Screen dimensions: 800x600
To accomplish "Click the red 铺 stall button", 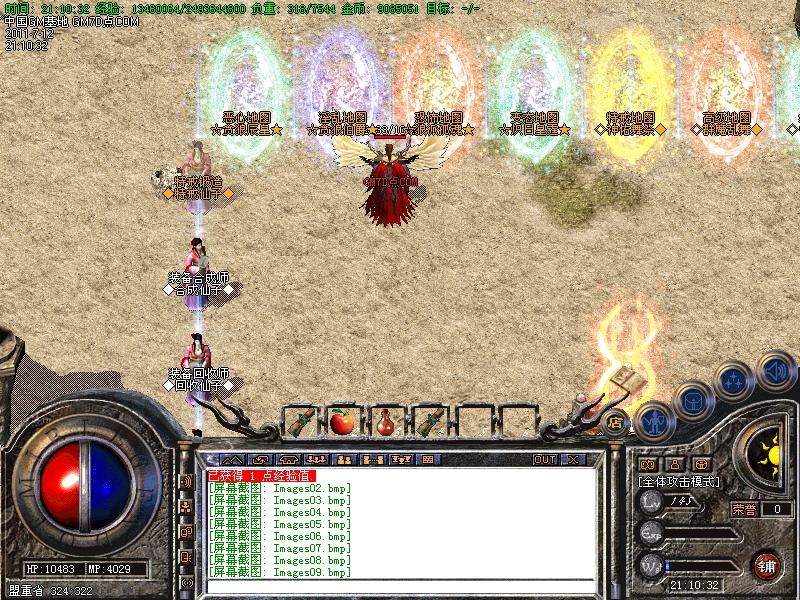I will (767, 563).
